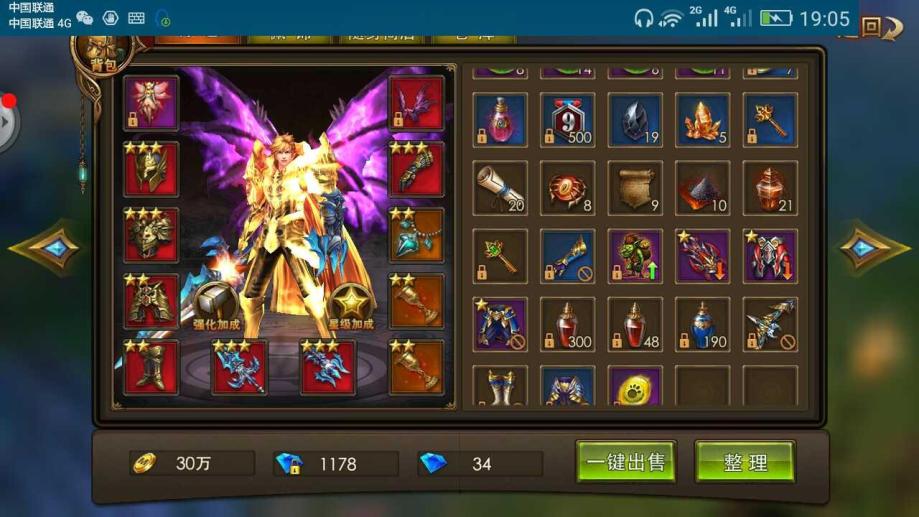Select the equipped helmet slot
This screenshot has height=517, width=919.
pyautogui.click(x=151, y=169)
